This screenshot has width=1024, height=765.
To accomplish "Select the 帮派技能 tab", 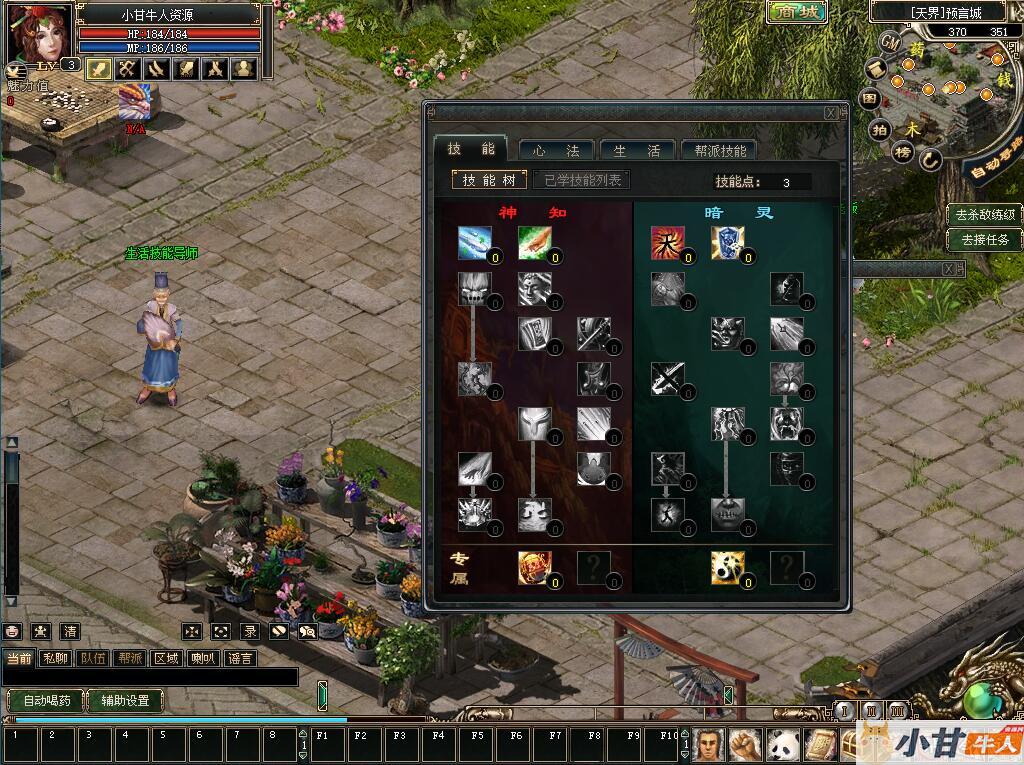I will [x=718, y=150].
